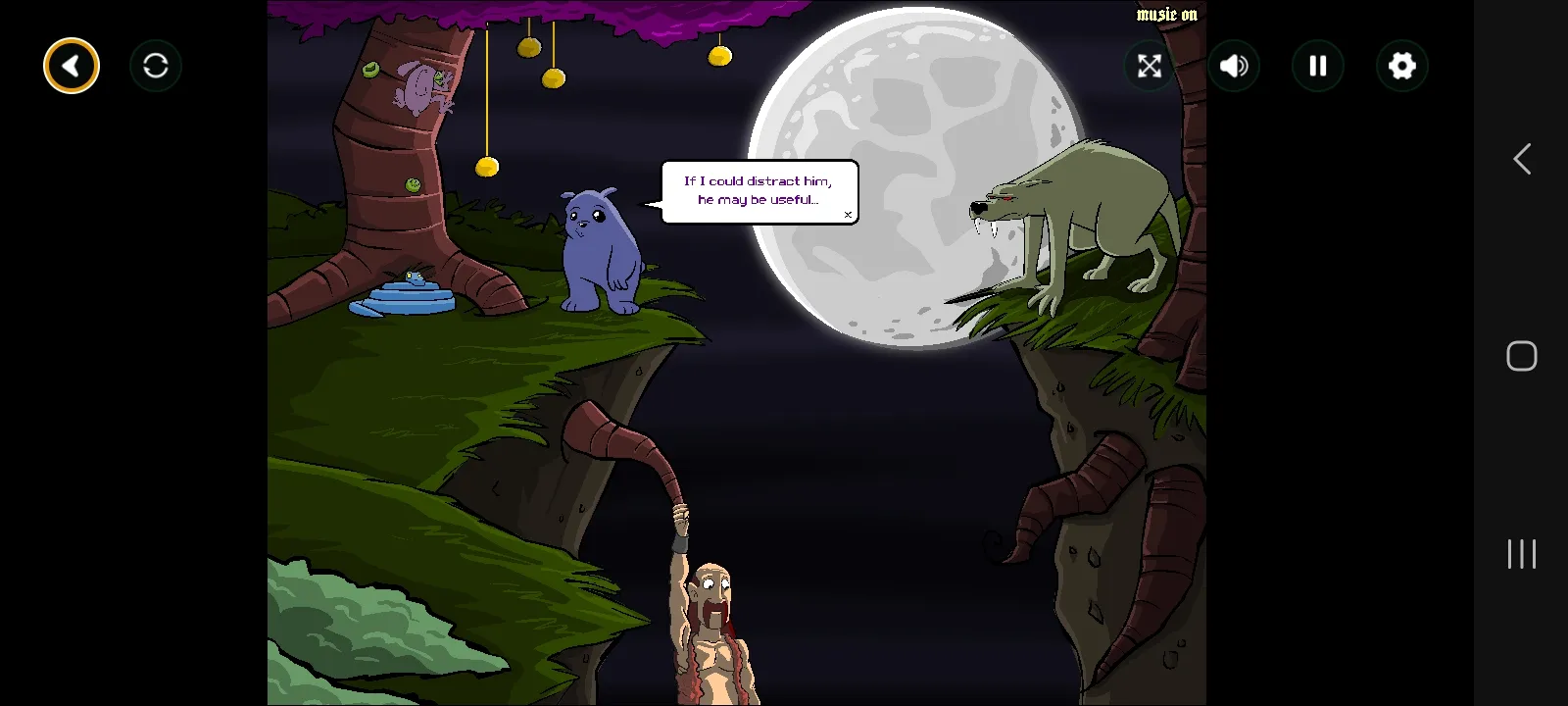The width and height of the screenshot is (1568, 706).
Task: Toggle the "music on" text
Action: coord(1166,14)
